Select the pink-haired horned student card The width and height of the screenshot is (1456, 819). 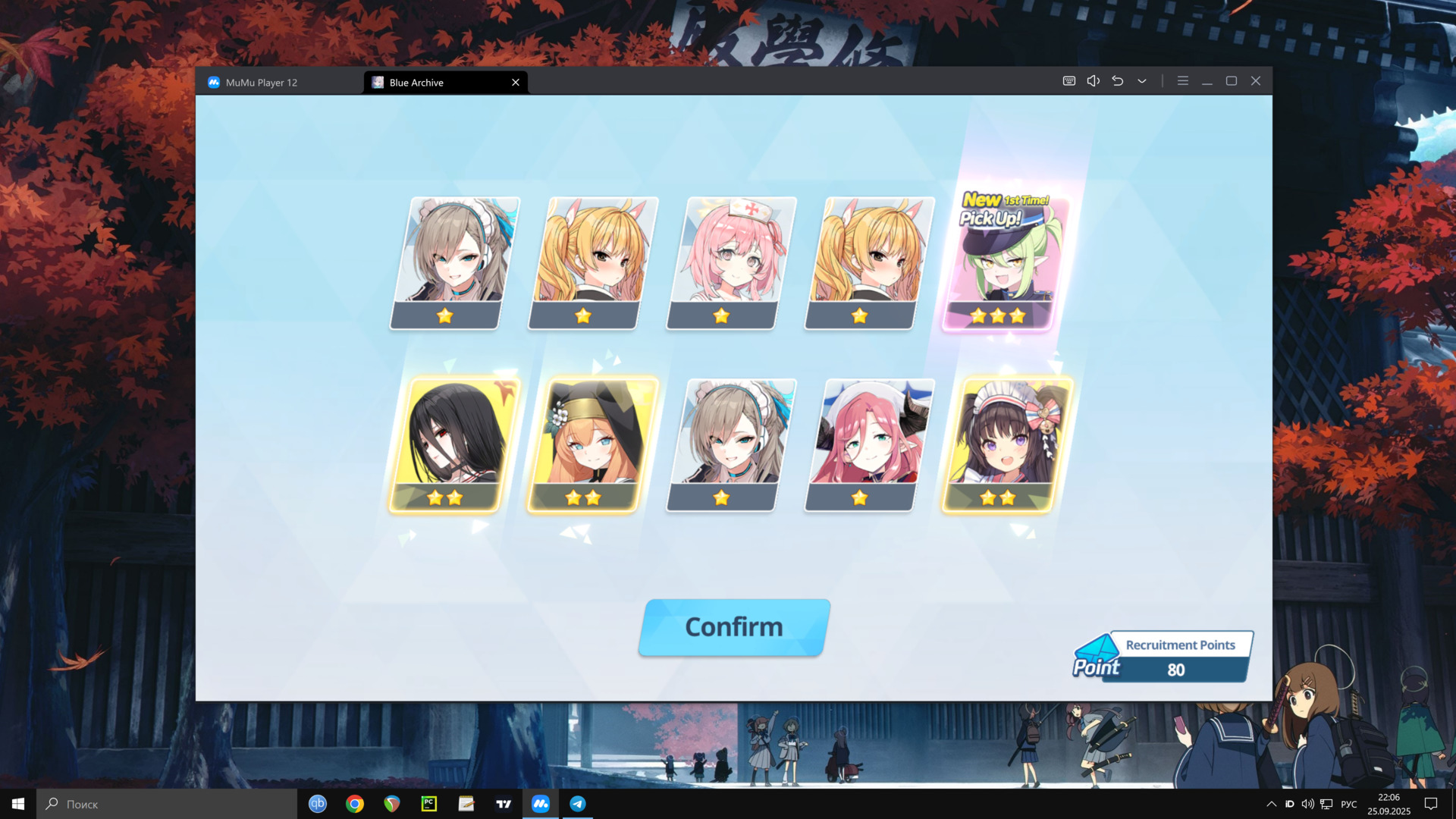[x=868, y=444]
